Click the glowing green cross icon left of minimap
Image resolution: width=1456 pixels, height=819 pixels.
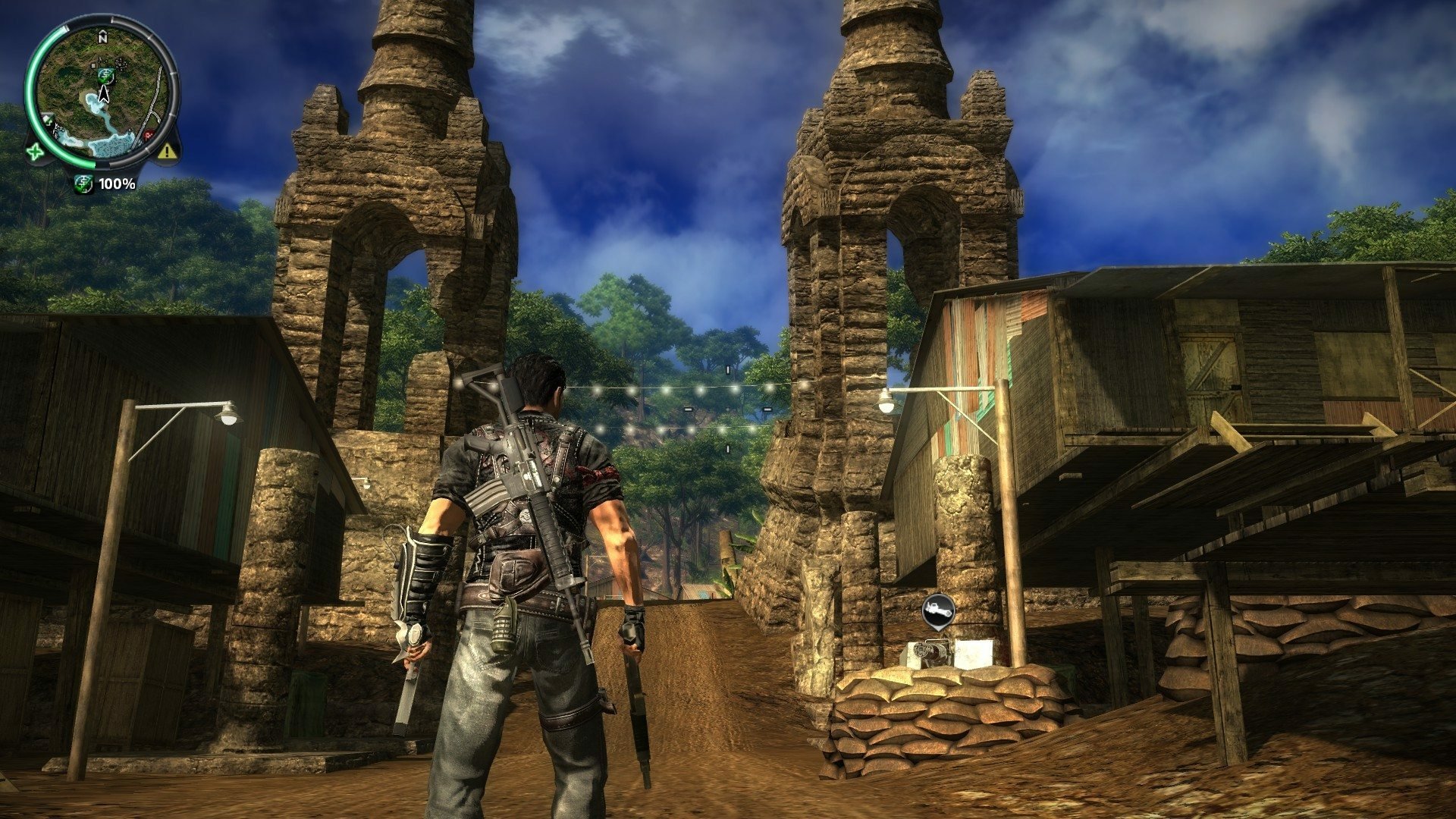[x=36, y=152]
